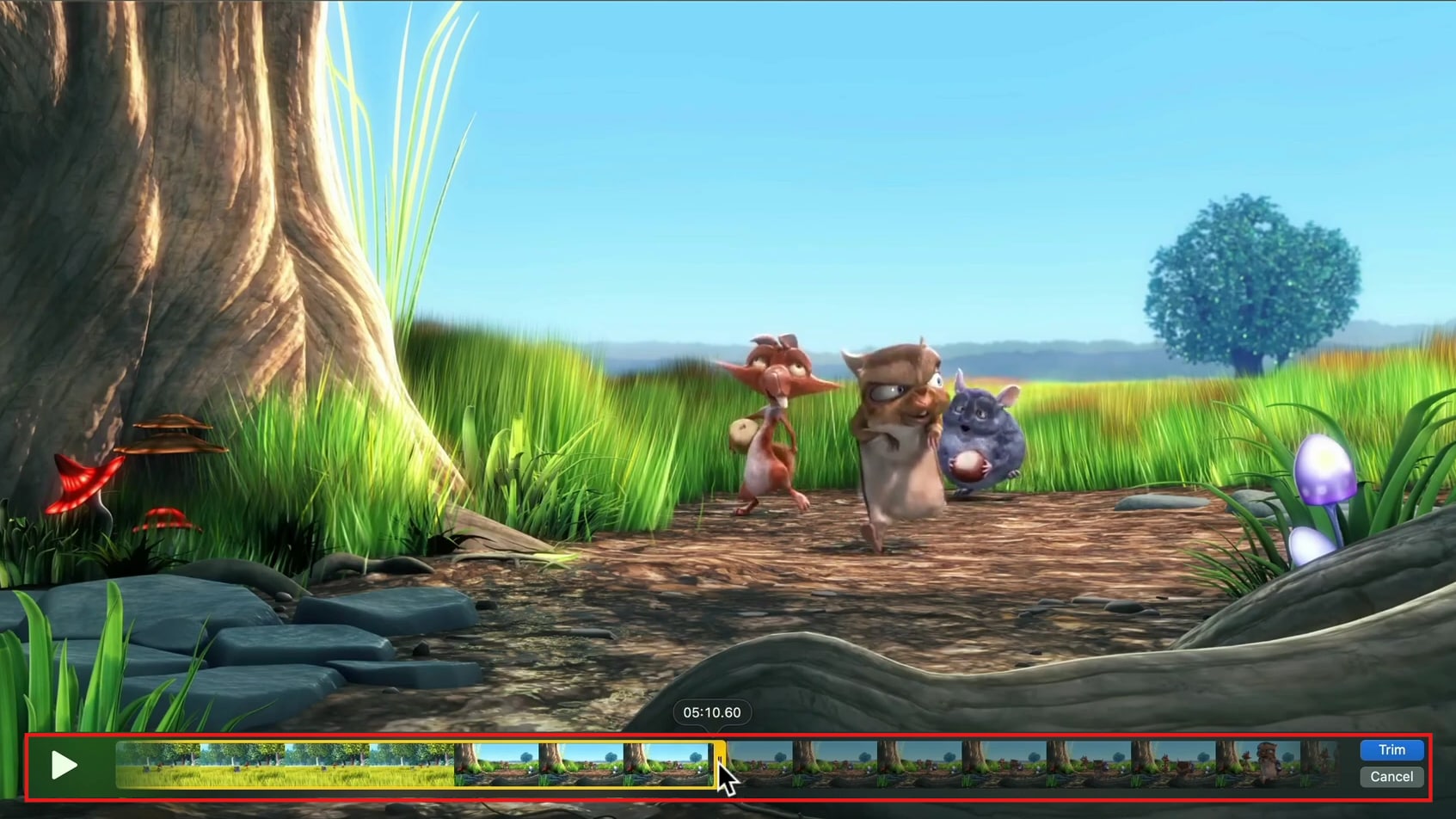This screenshot has height=819, width=1456.
Task: Confirm with the blue Trim button
Action: [x=1391, y=749]
